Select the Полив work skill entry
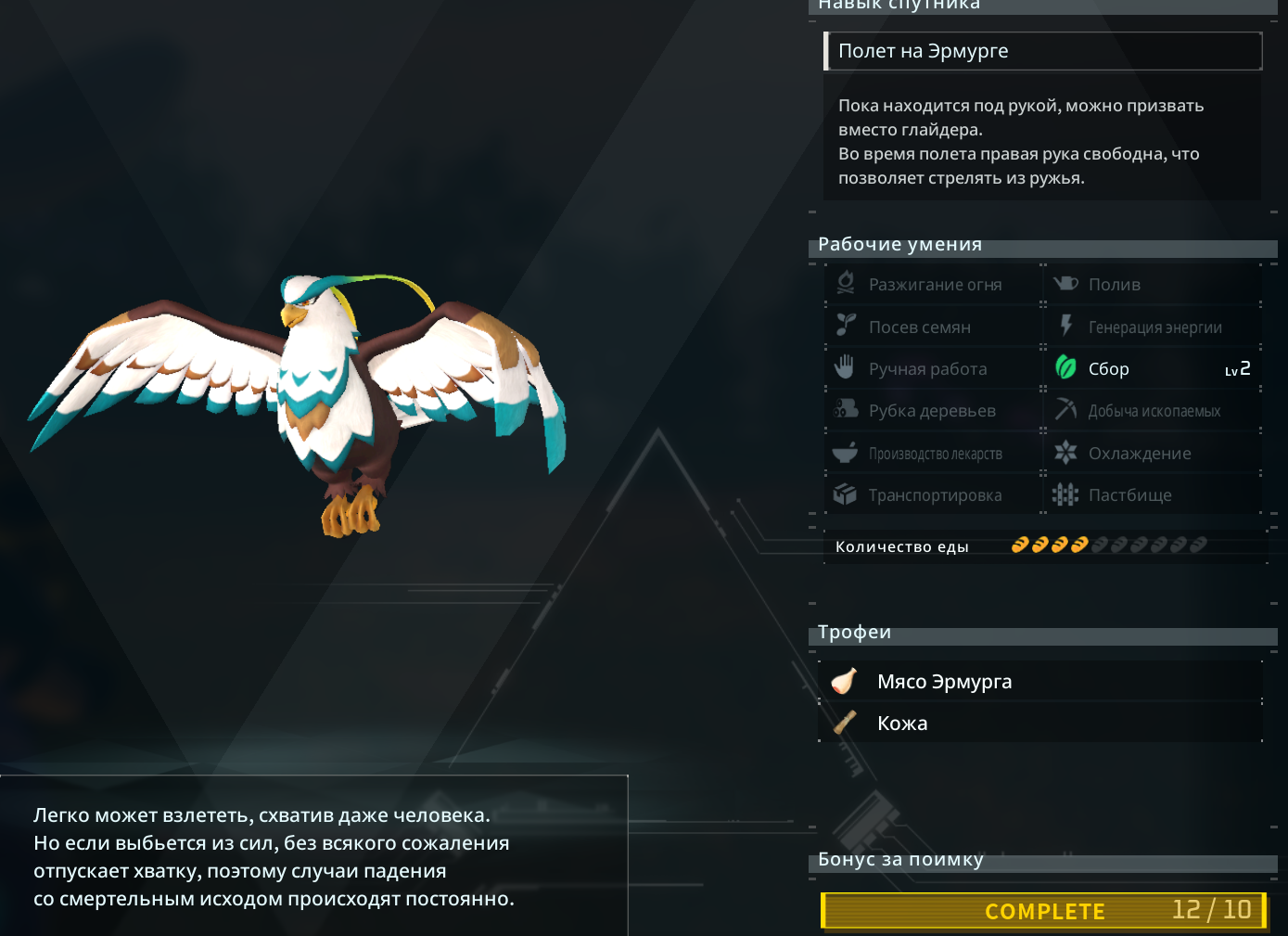The width and height of the screenshot is (1288, 936). click(x=1153, y=285)
